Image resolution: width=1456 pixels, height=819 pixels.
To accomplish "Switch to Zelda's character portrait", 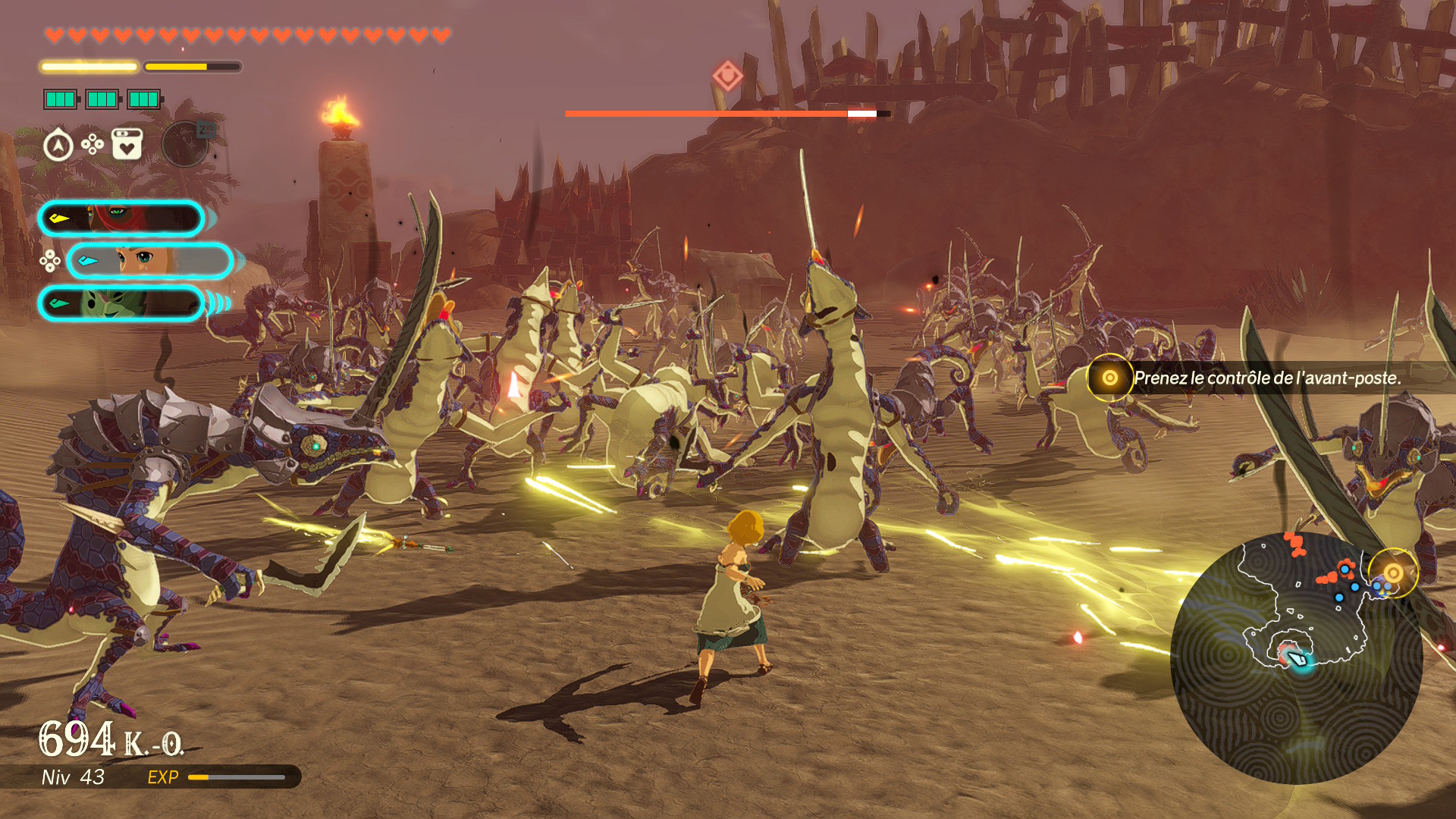I will (x=149, y=261).
